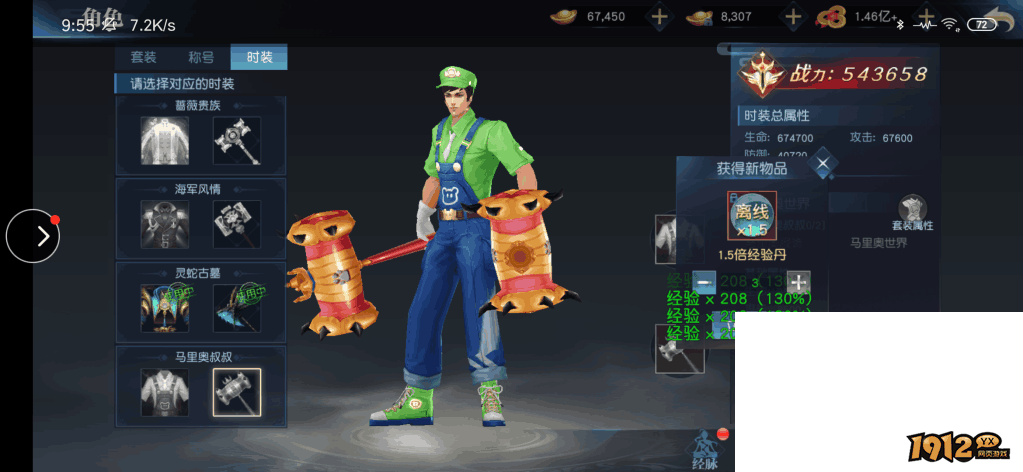Tap the 1.5倍经验丹 item icon
The image size is (1023, 472).
point(752,216)
